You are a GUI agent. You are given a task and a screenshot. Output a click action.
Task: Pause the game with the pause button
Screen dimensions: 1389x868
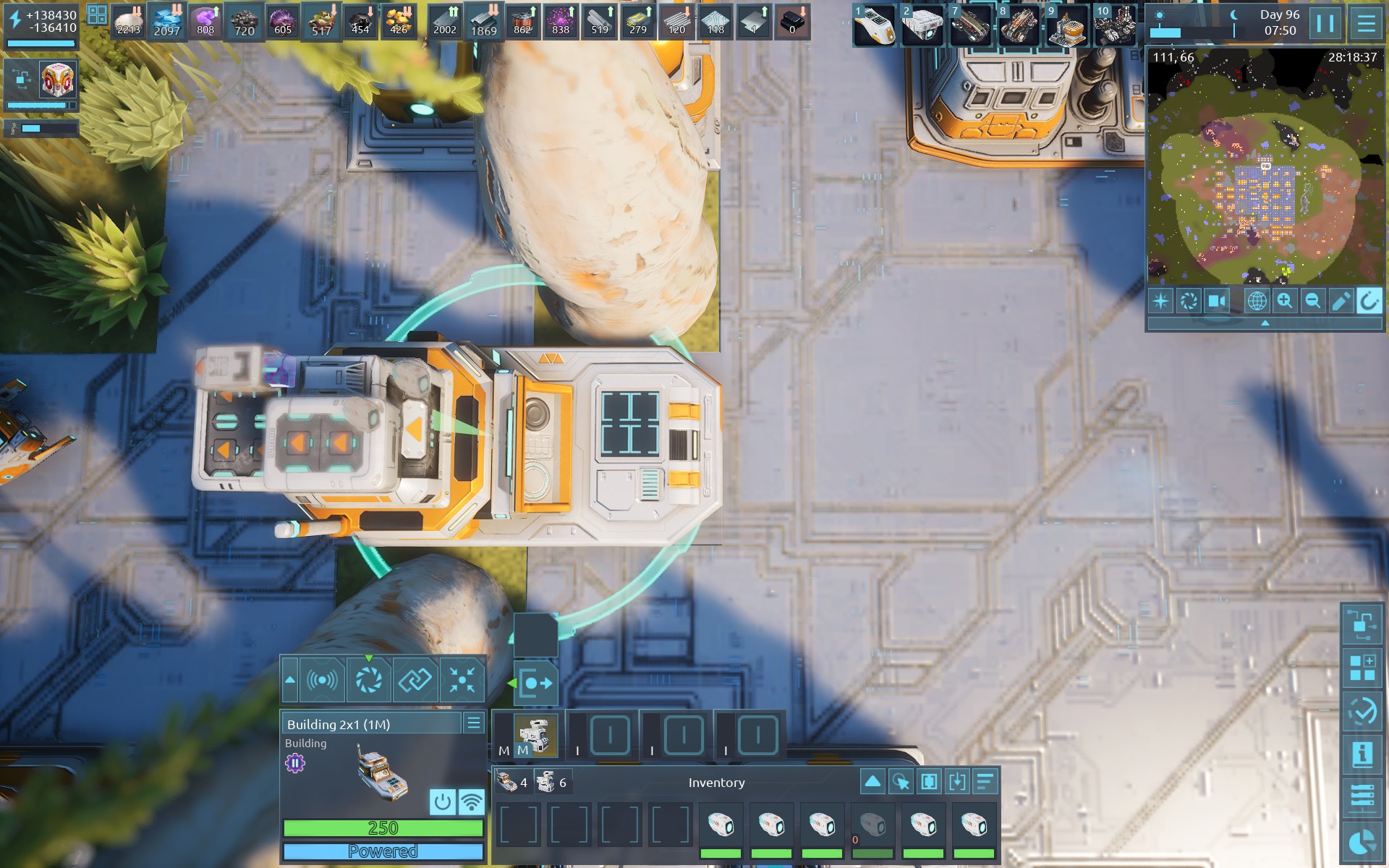(x=1325, y=23)
